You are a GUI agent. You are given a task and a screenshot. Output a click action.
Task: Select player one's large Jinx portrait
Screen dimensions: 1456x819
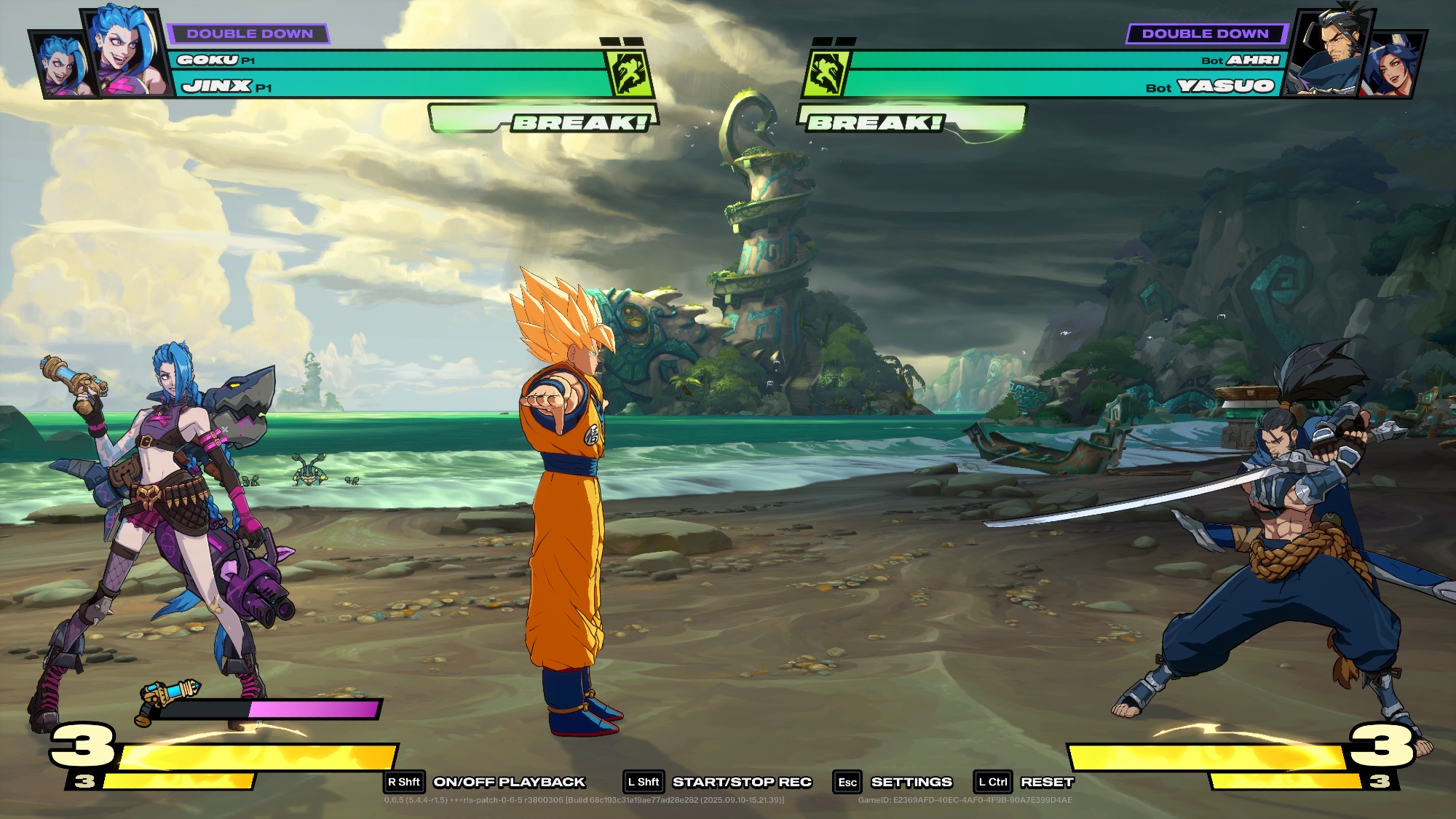125,52
